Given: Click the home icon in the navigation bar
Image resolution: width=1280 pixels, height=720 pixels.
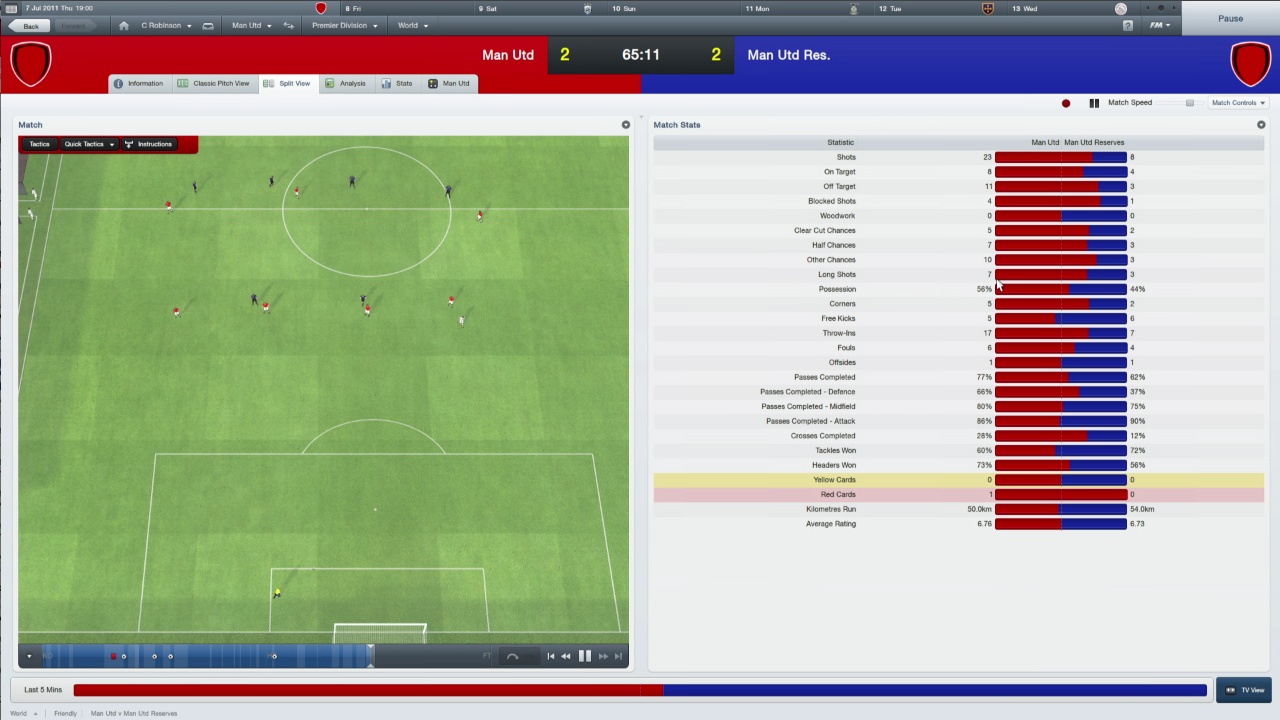Looking at the screenshot, I should pyautogui.click(x=124, y=25).
